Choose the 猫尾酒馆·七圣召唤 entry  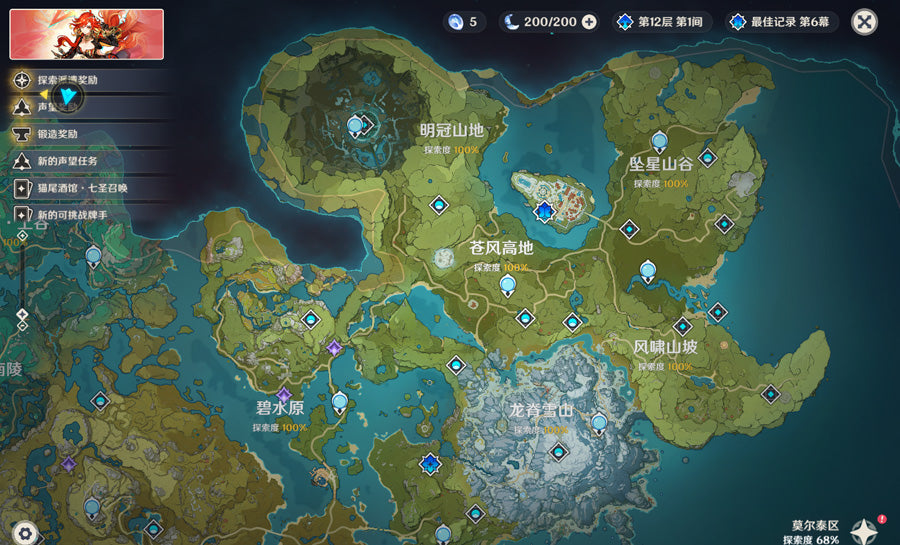pyautogui.click(x=80, y=187)
